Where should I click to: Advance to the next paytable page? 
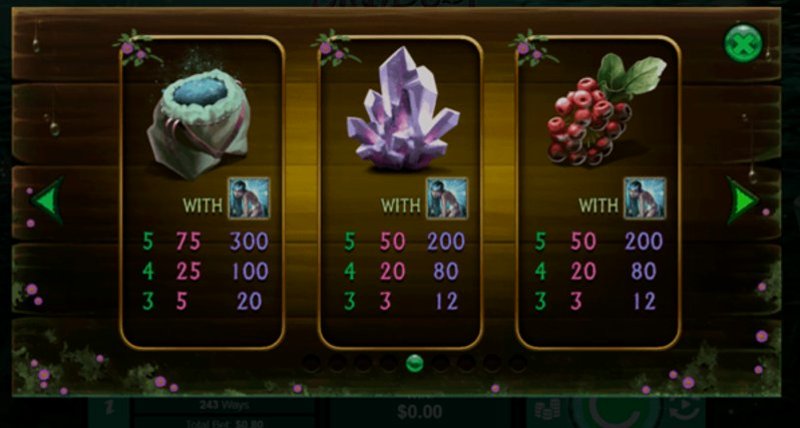(741, 200)
